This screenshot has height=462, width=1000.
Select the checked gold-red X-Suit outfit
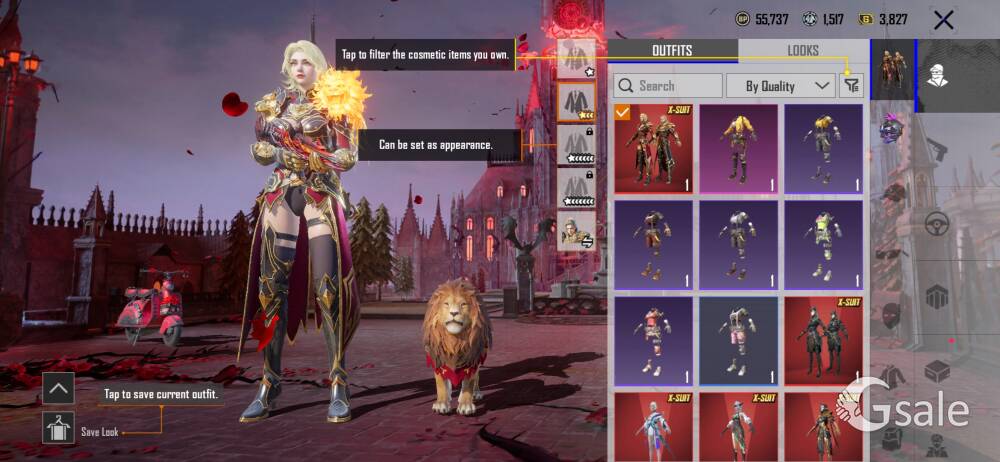click(x=653, y=148)
